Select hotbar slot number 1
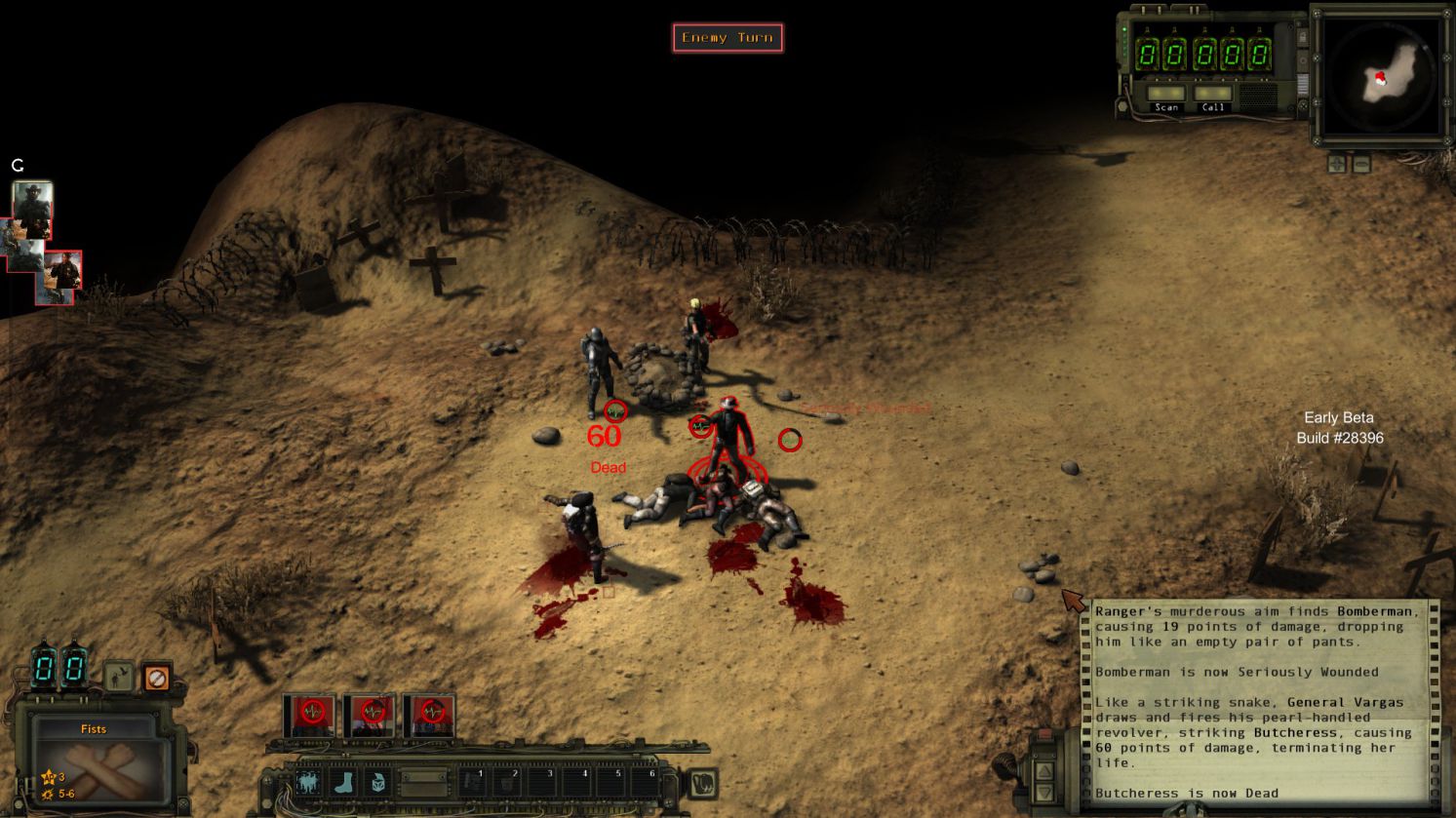 click(x=473, y=781)
